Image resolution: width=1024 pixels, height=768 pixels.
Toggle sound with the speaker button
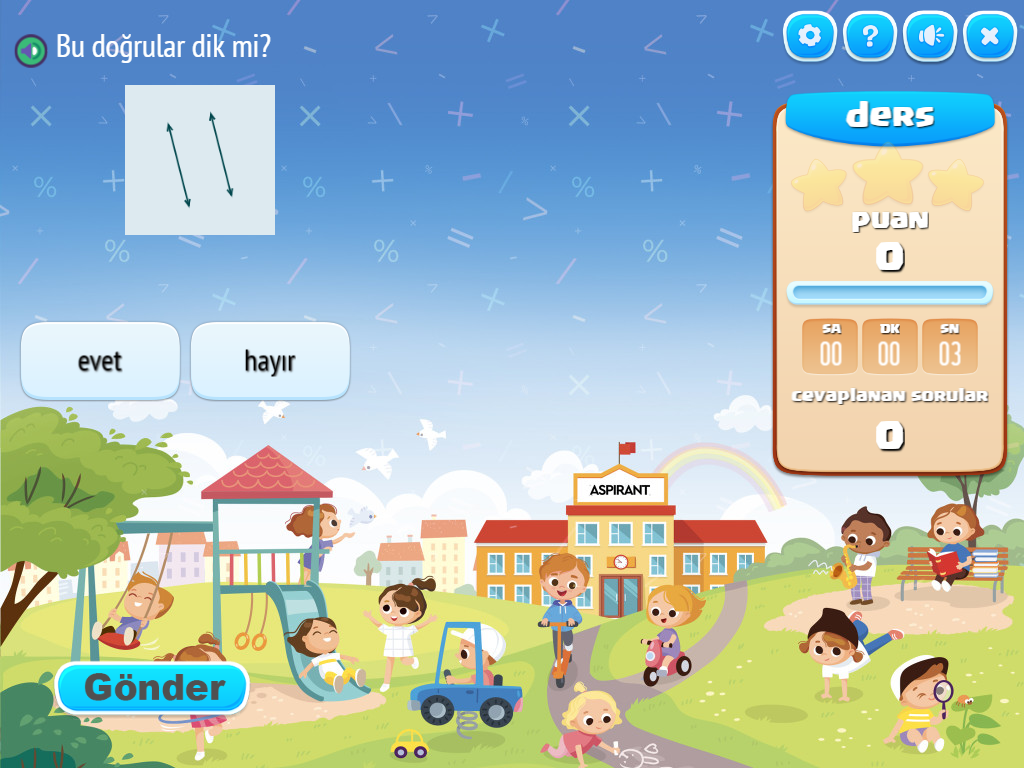[930, 37]
